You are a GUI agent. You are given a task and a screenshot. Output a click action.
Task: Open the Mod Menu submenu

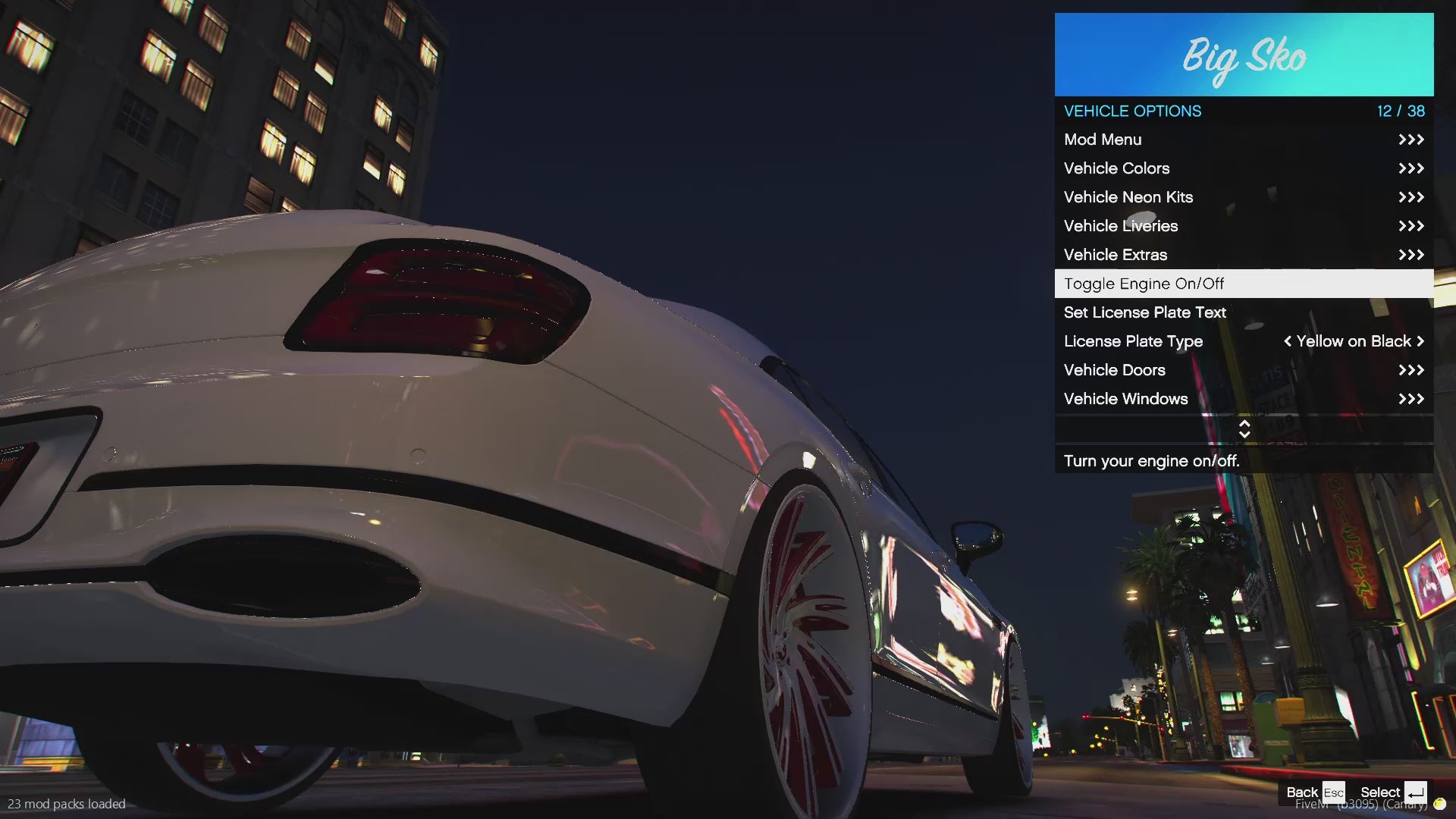coord(1244,140)
